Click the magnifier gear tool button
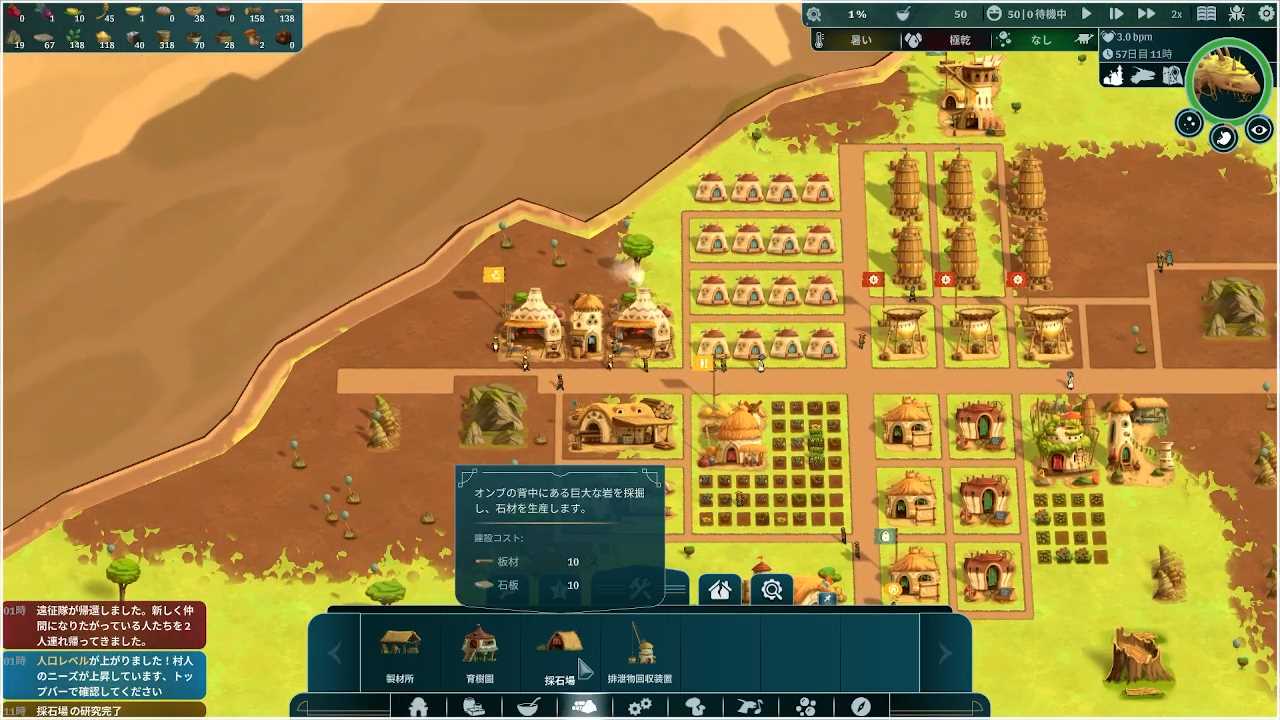This screenshot has height=720, width=1280. click(x=771, y=590)
